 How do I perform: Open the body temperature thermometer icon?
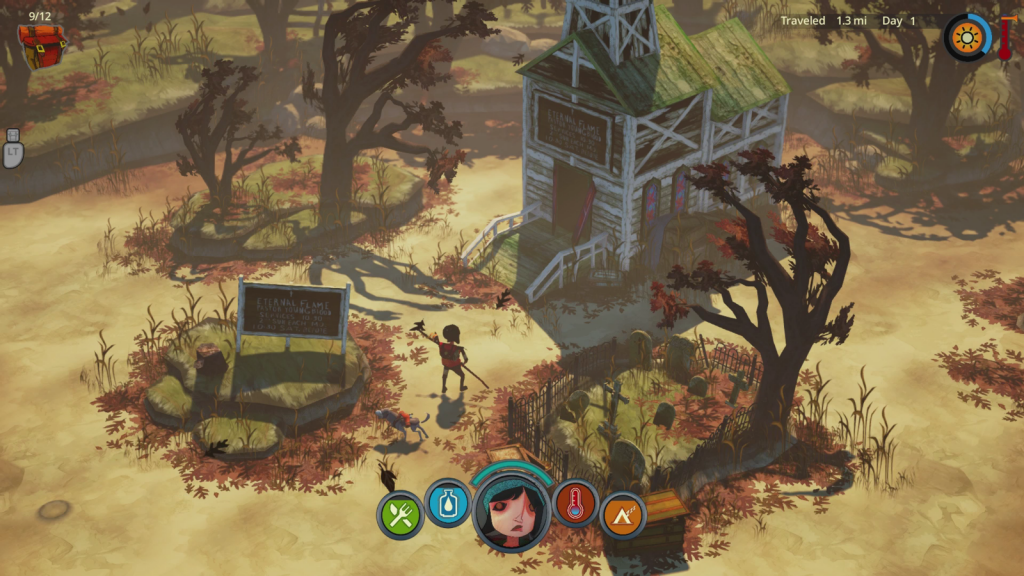tap(575, 503)
